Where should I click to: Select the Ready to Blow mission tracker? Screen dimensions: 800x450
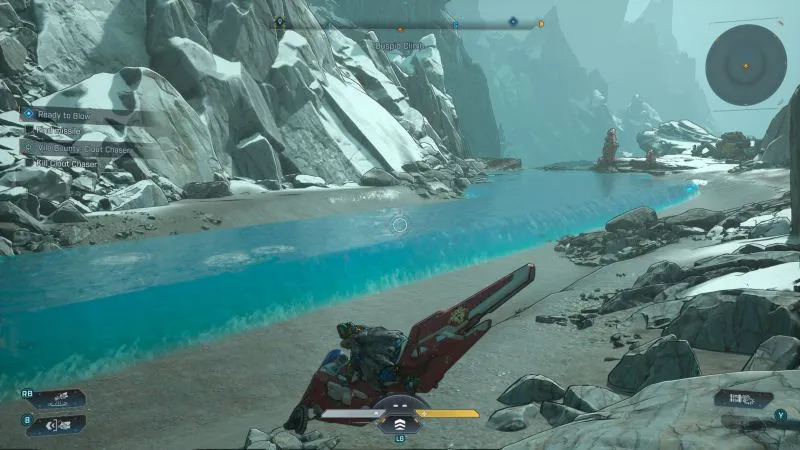point(62,114)
